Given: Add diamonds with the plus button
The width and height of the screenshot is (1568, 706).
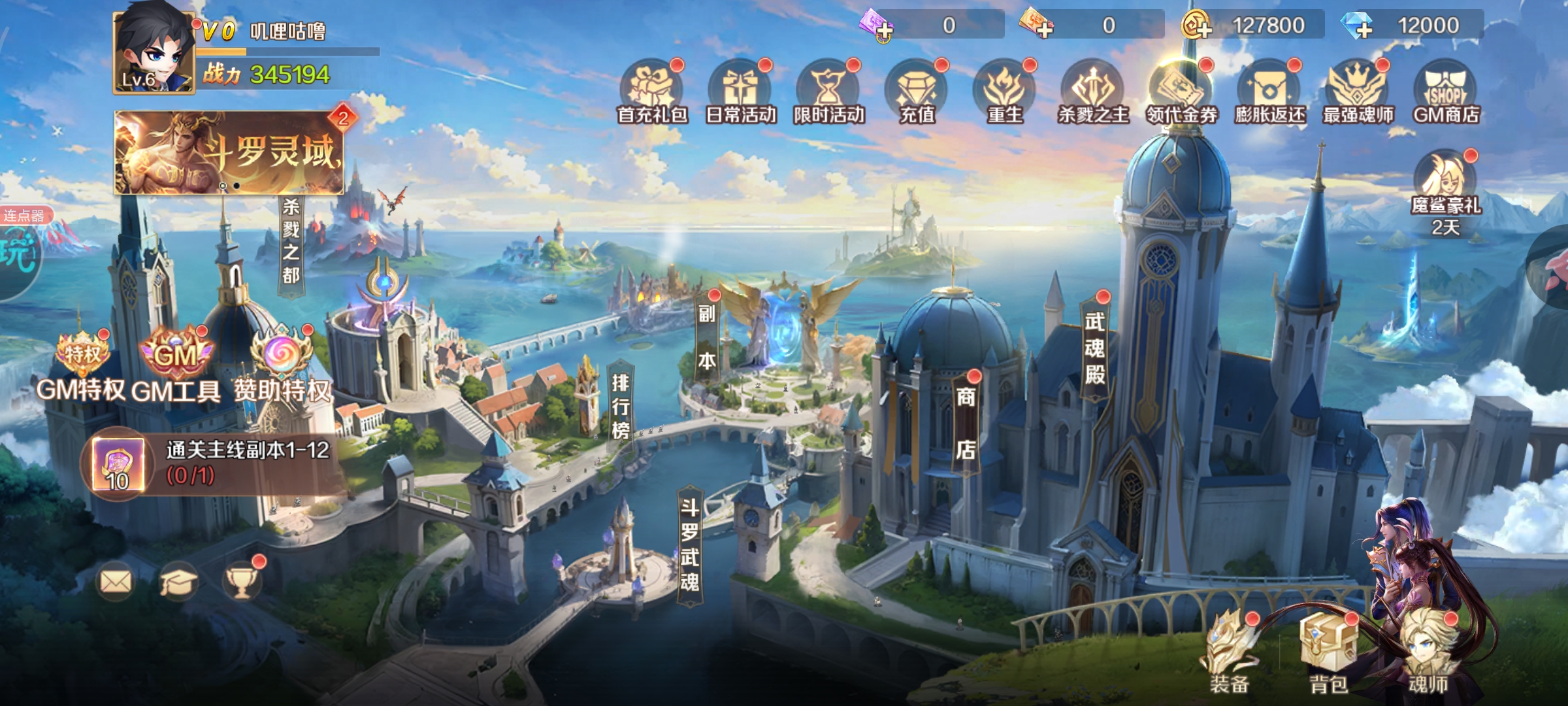Looking at the screenshot, I should (1364, 27).
